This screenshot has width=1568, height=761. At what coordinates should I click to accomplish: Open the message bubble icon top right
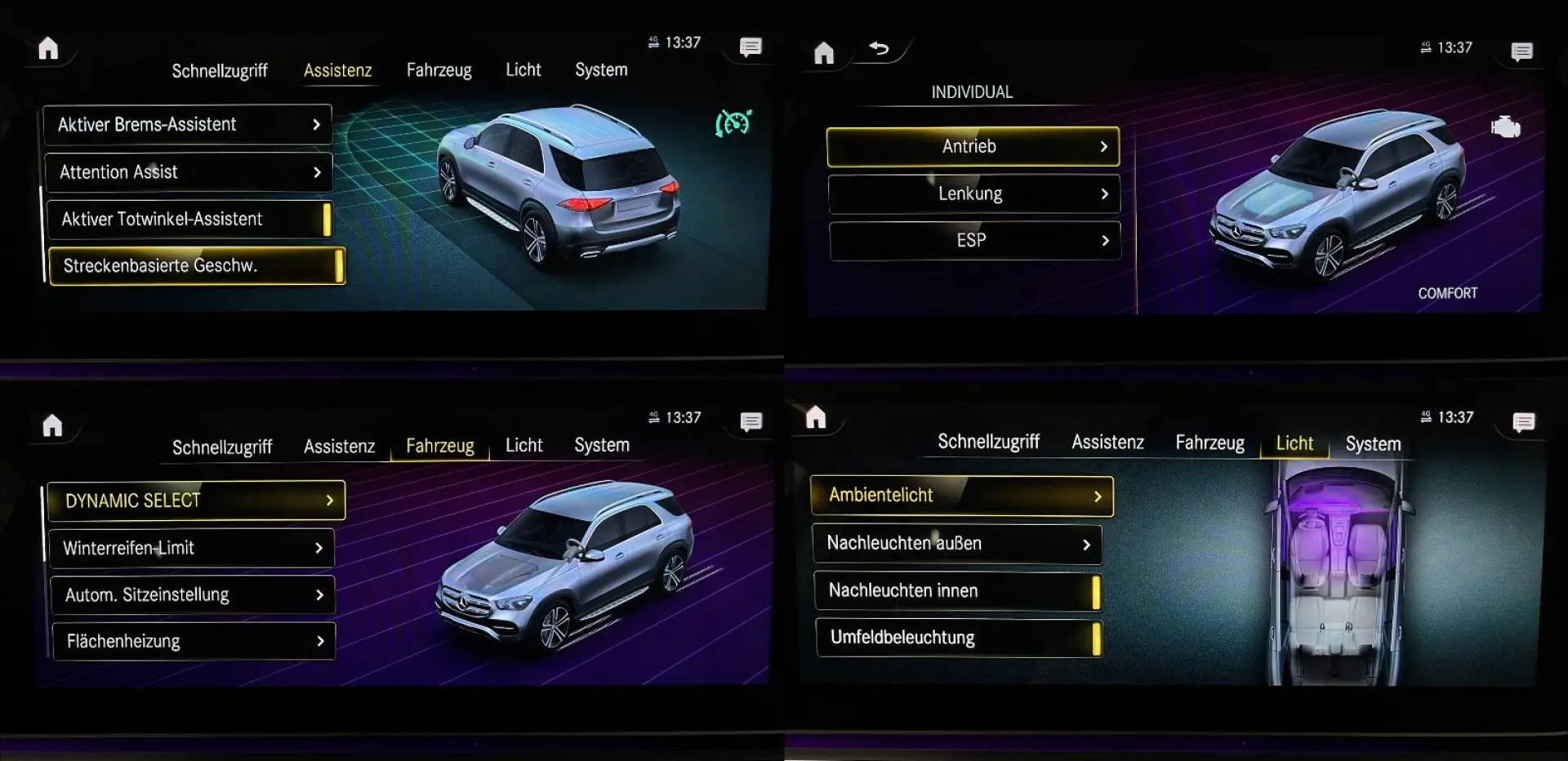tap(1521, 51)
